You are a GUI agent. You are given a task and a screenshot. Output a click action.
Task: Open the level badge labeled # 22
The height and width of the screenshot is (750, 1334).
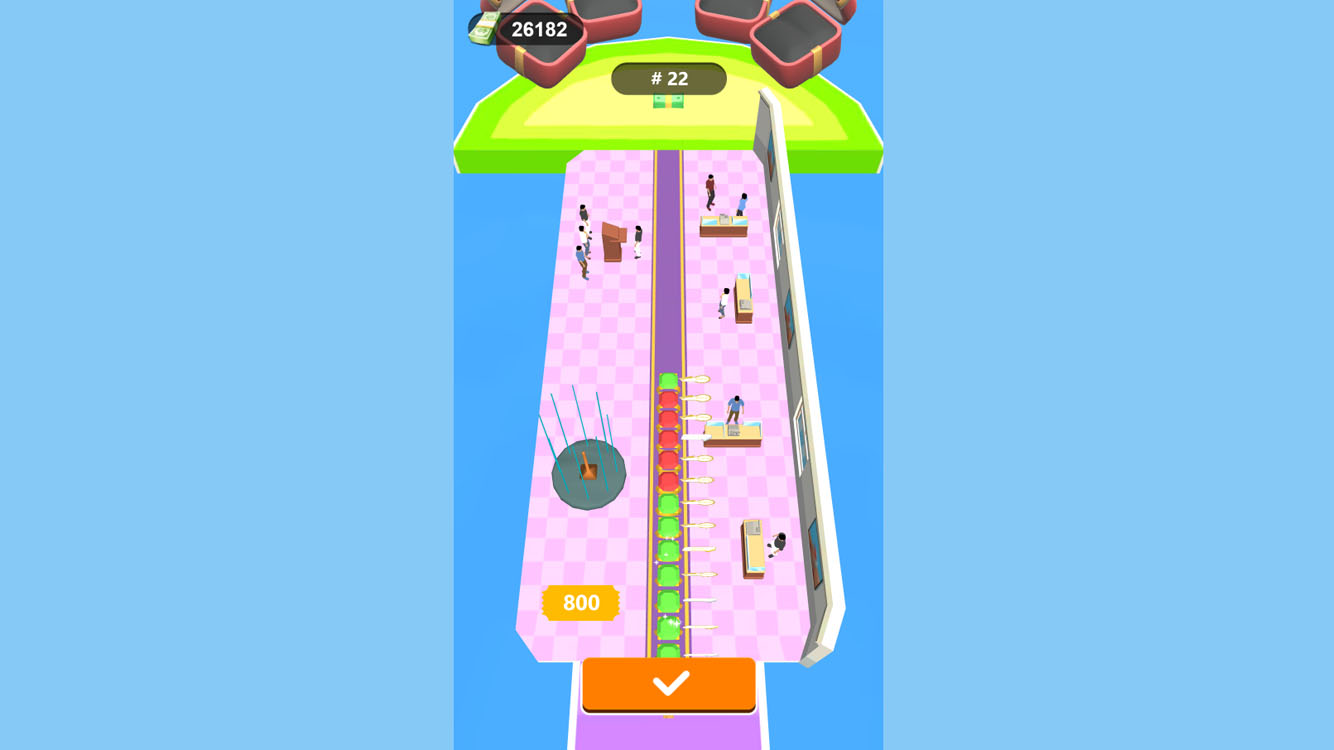tap(668, 78)
